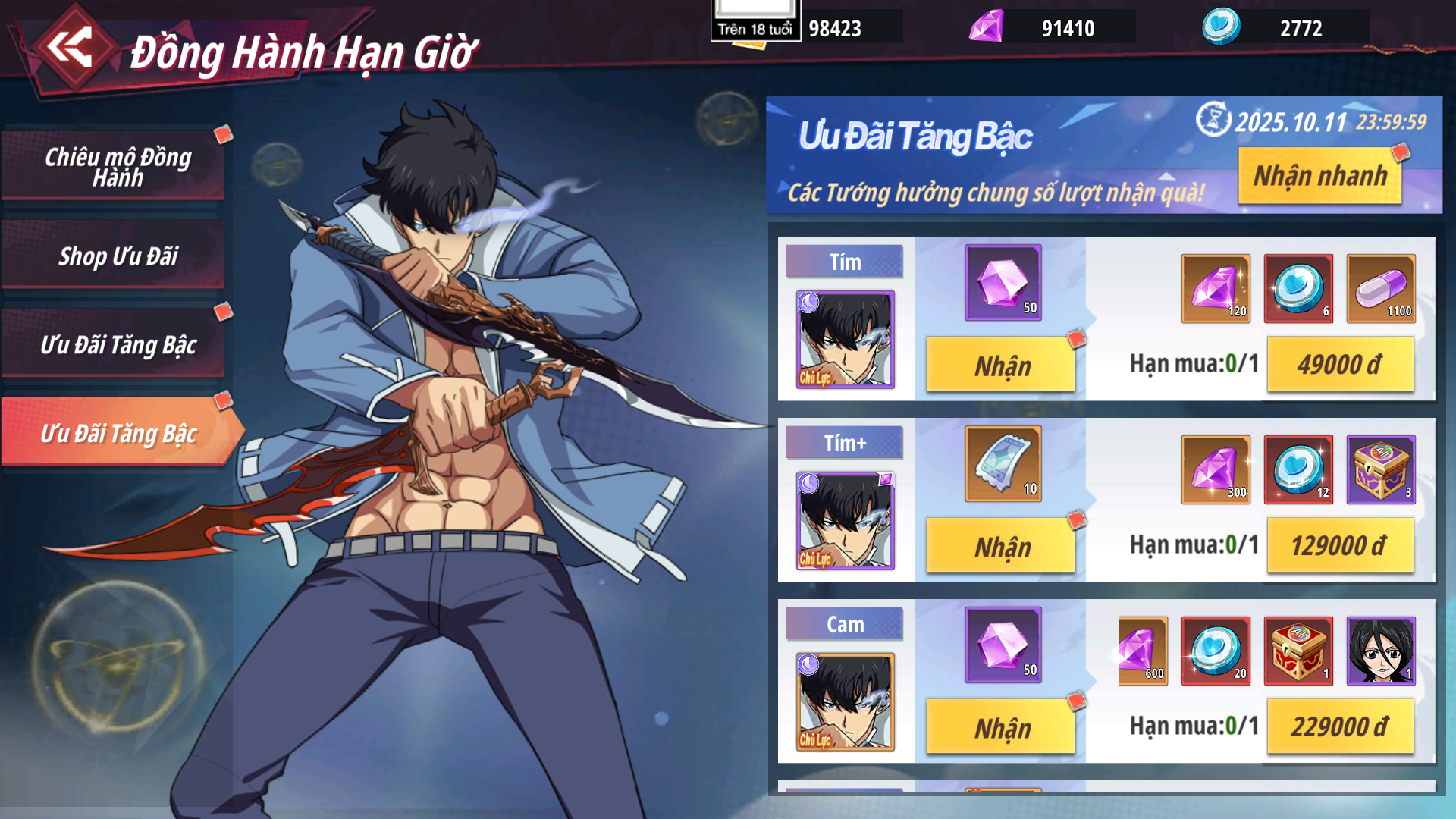Inspect the 120 purple gems reward

click(x=1216, y=289)
